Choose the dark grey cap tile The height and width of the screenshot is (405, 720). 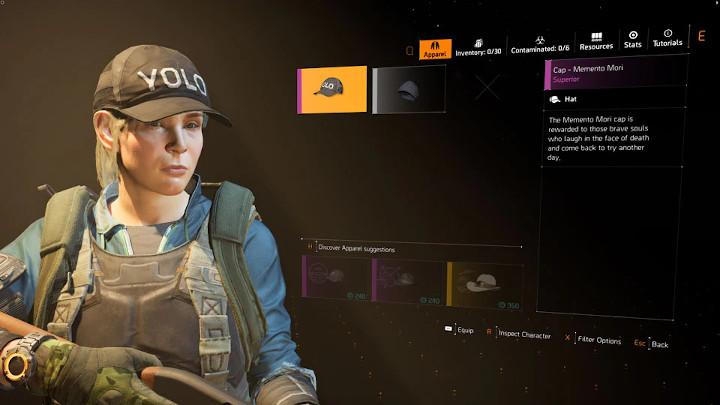coord(409,89)
